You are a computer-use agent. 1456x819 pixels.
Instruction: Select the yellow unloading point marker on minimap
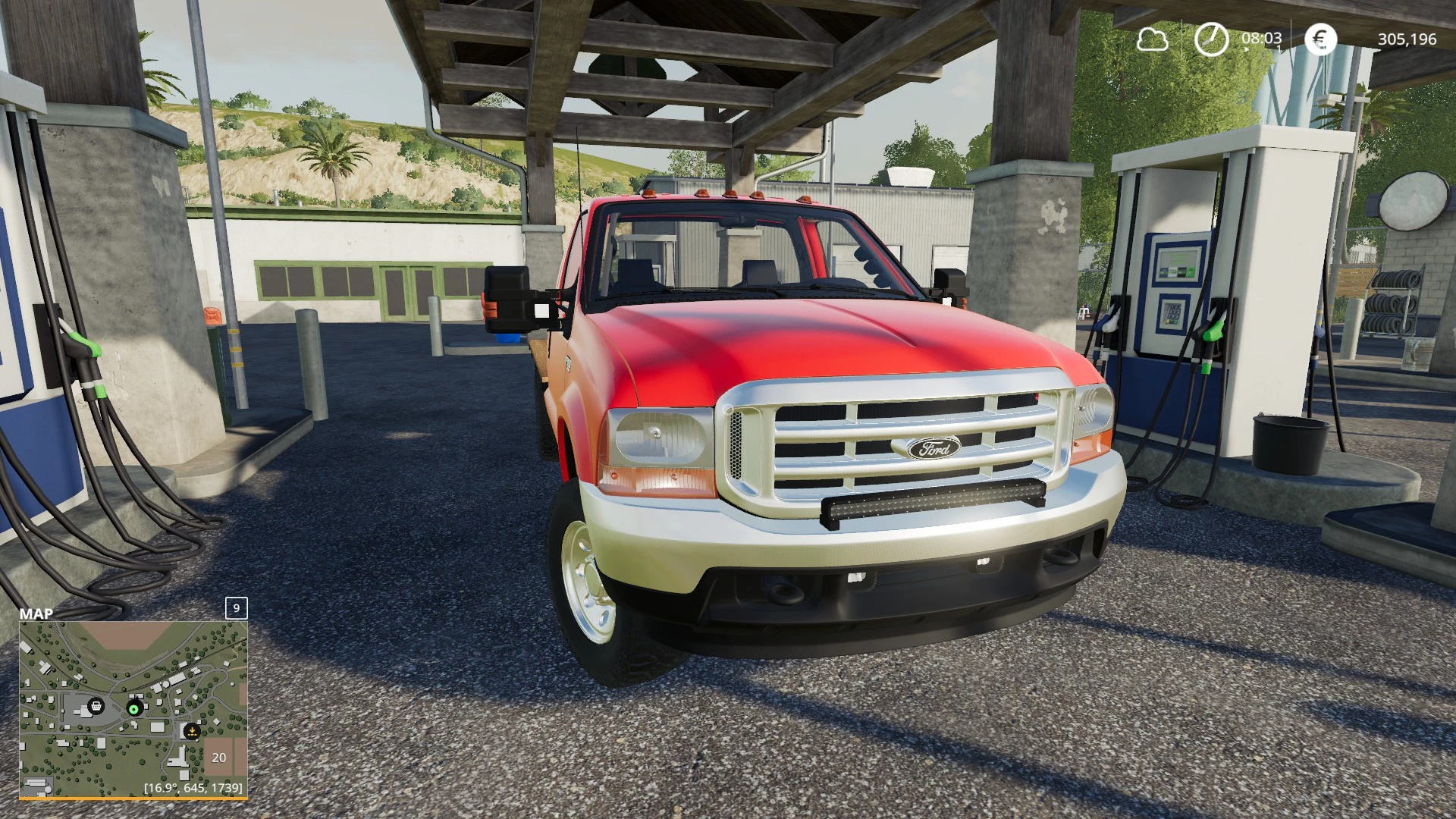pyautogui.click(x=191, y=731)
